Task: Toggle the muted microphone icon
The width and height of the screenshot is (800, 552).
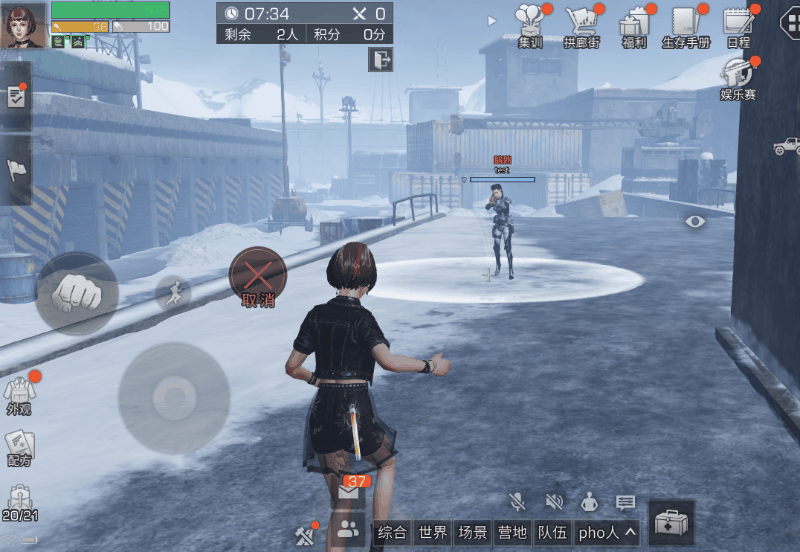Action: click(517, 502)
